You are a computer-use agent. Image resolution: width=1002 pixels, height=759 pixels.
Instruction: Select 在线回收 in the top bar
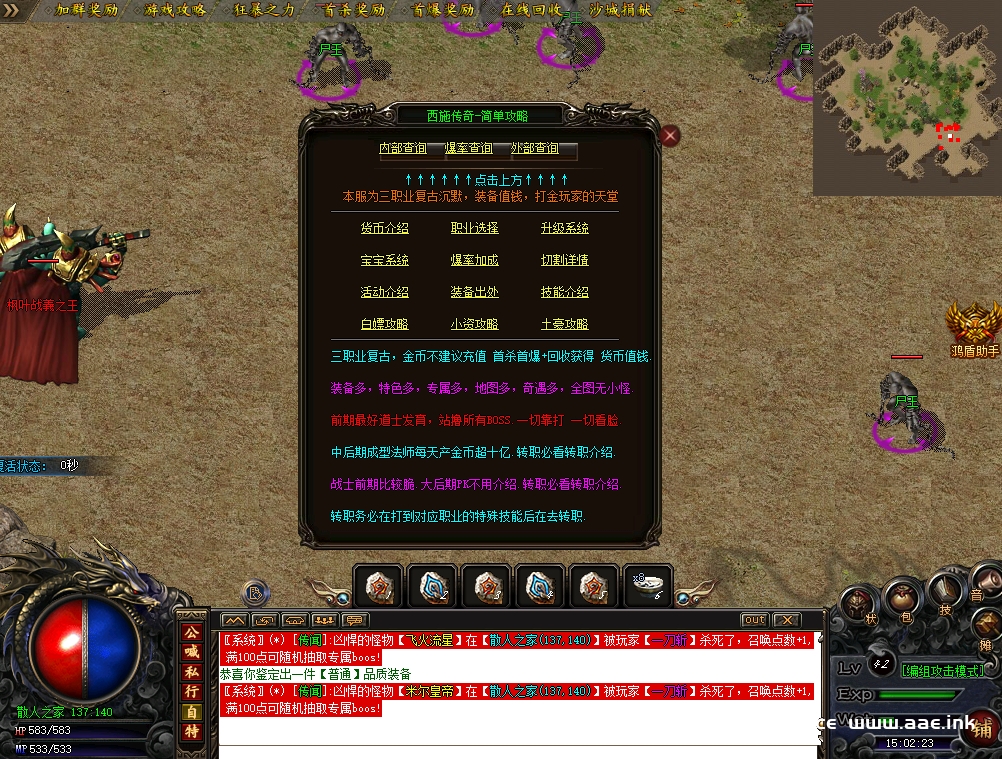531,10
